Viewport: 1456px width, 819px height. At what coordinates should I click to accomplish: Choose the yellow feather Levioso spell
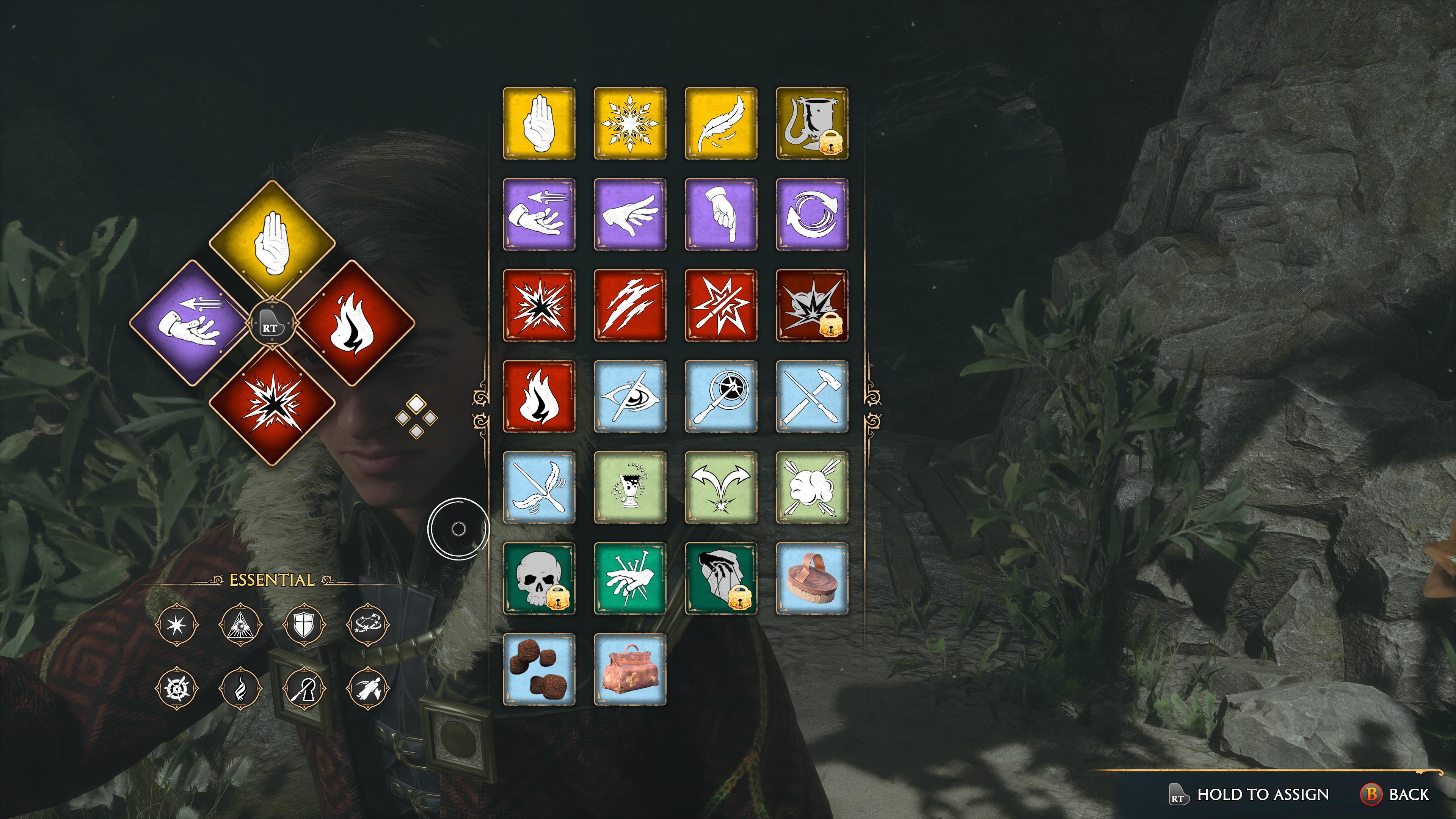coord(721,123)
